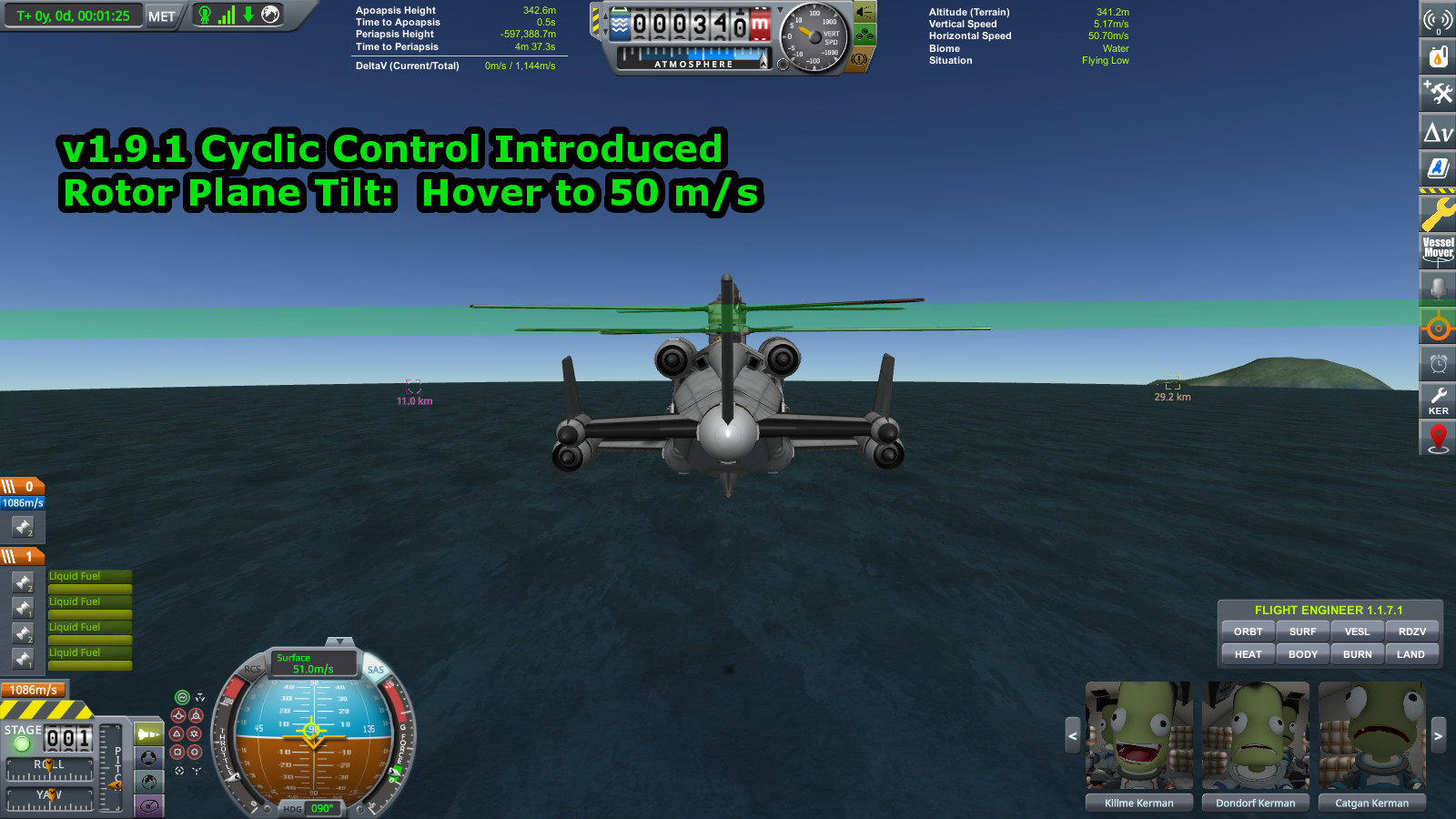The image size is (1456, 819).
Task: Toggle the SAS indicator on the navball
Action: pos(376,670)
